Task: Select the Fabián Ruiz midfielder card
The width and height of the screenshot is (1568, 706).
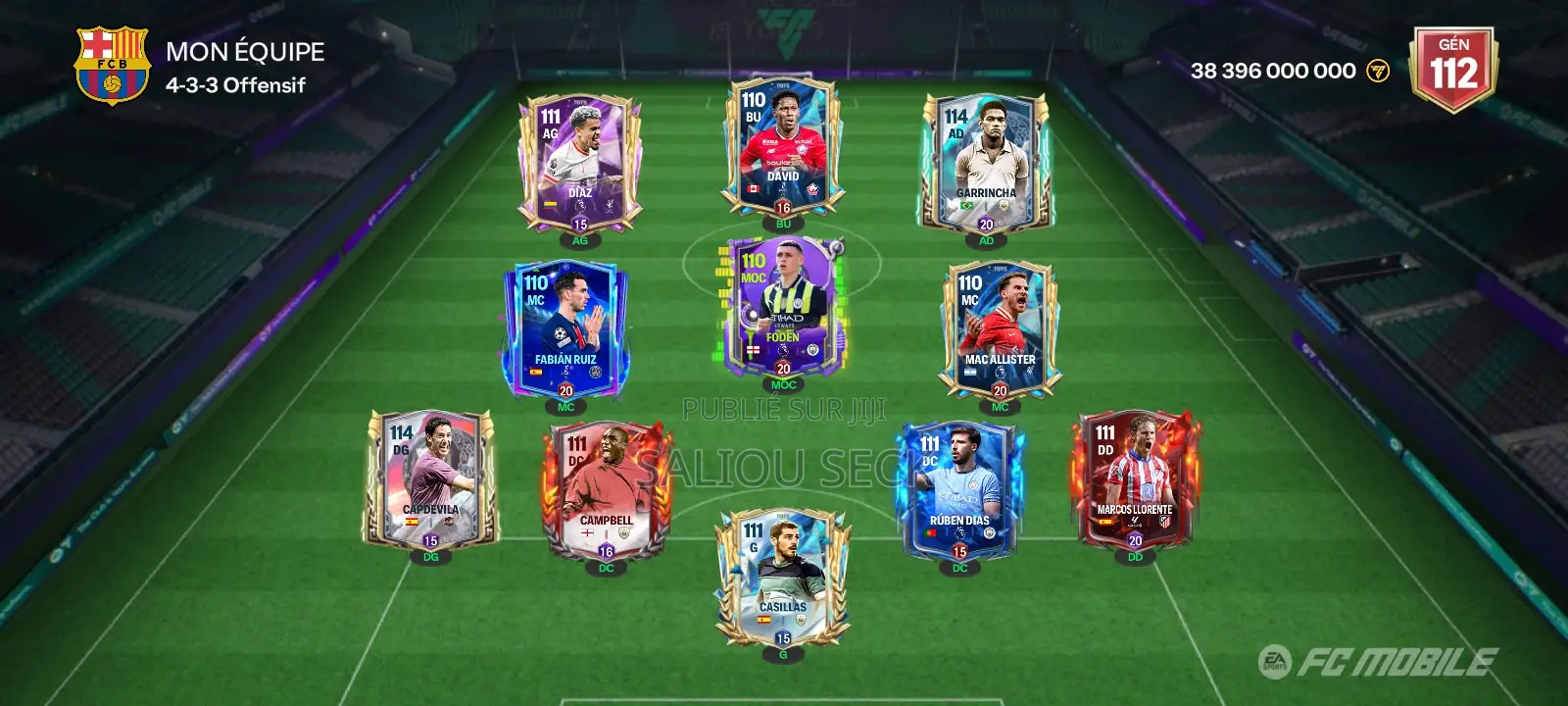Action: point(565,328)
